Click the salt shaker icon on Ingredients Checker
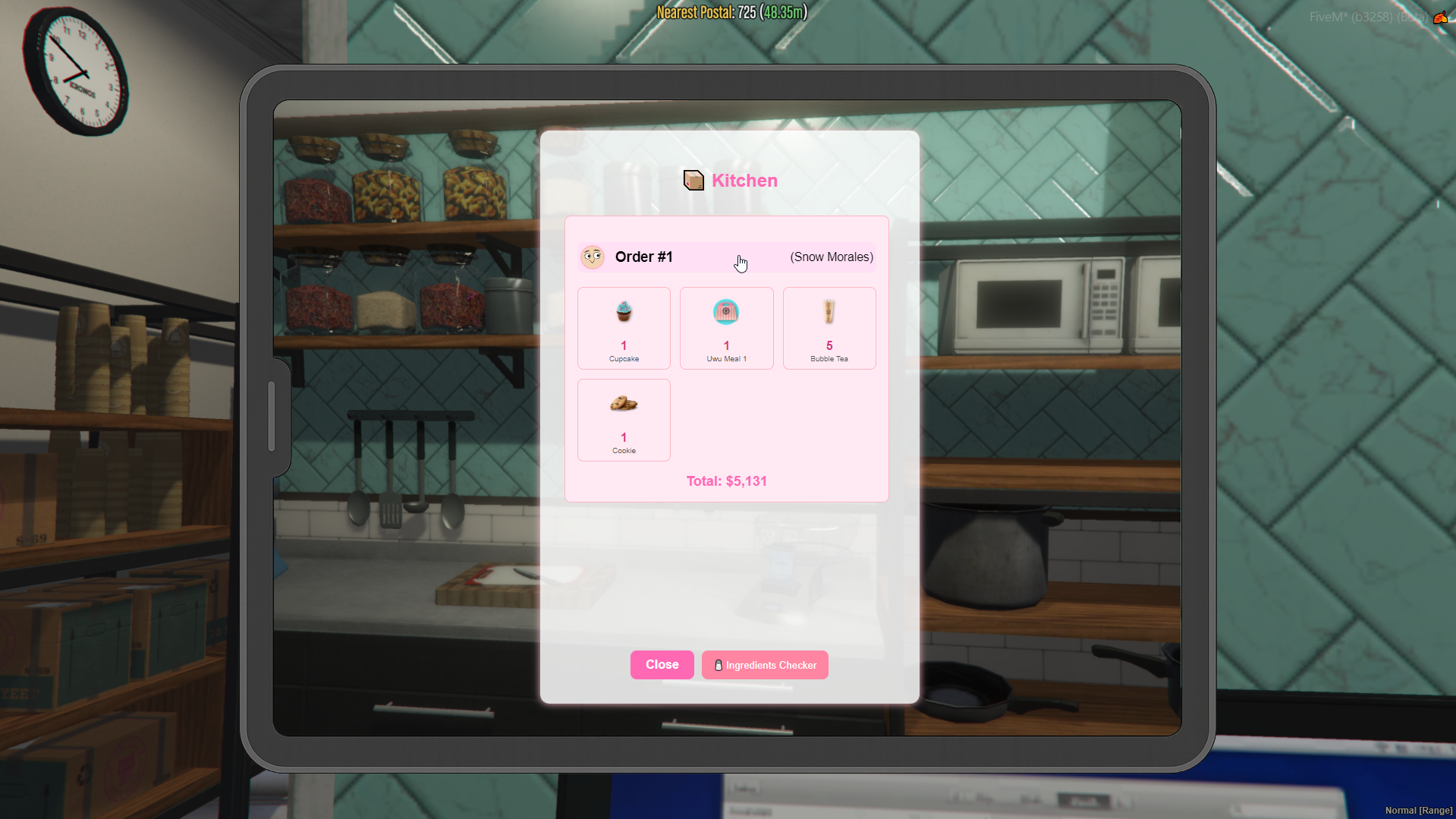The image size is (1456, 819). pos(718,665)
